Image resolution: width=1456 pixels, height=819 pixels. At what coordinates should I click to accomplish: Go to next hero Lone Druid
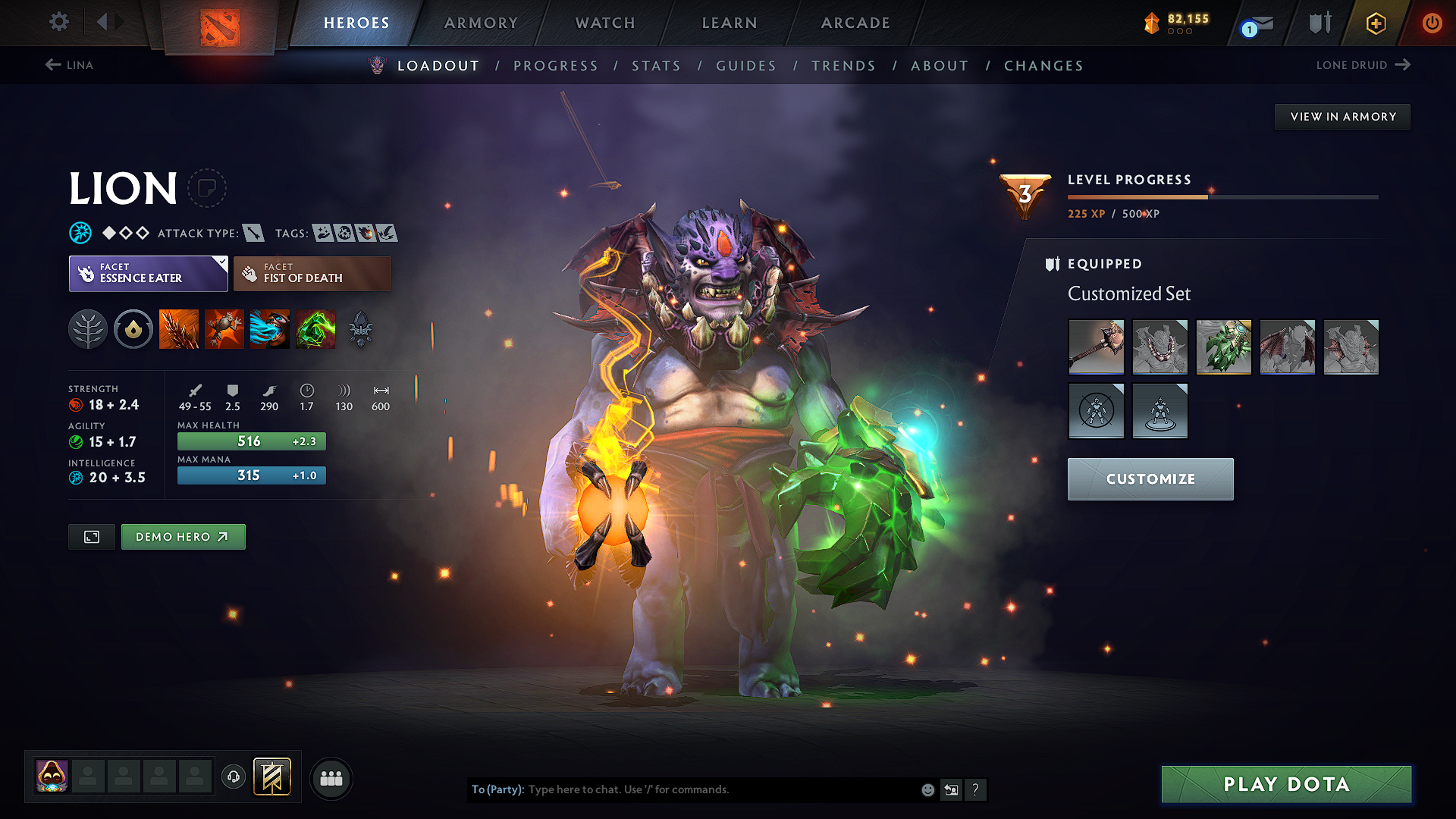pos(1363,65)
